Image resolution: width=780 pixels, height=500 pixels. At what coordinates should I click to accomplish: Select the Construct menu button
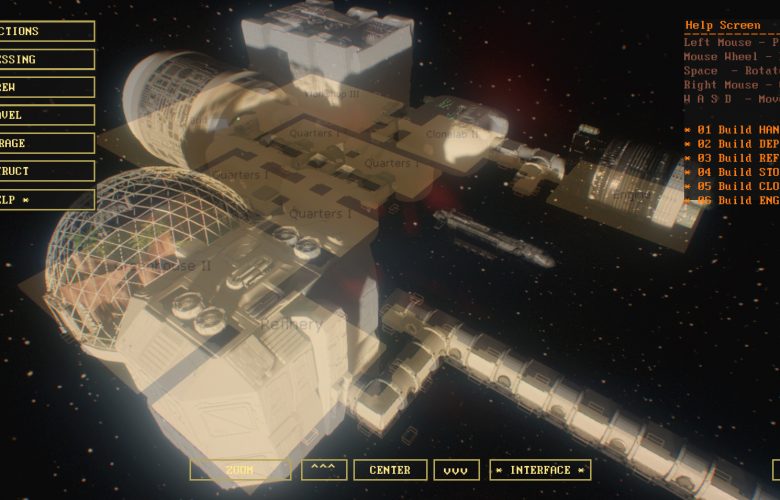pyautogui.click(x=45, y=171)
